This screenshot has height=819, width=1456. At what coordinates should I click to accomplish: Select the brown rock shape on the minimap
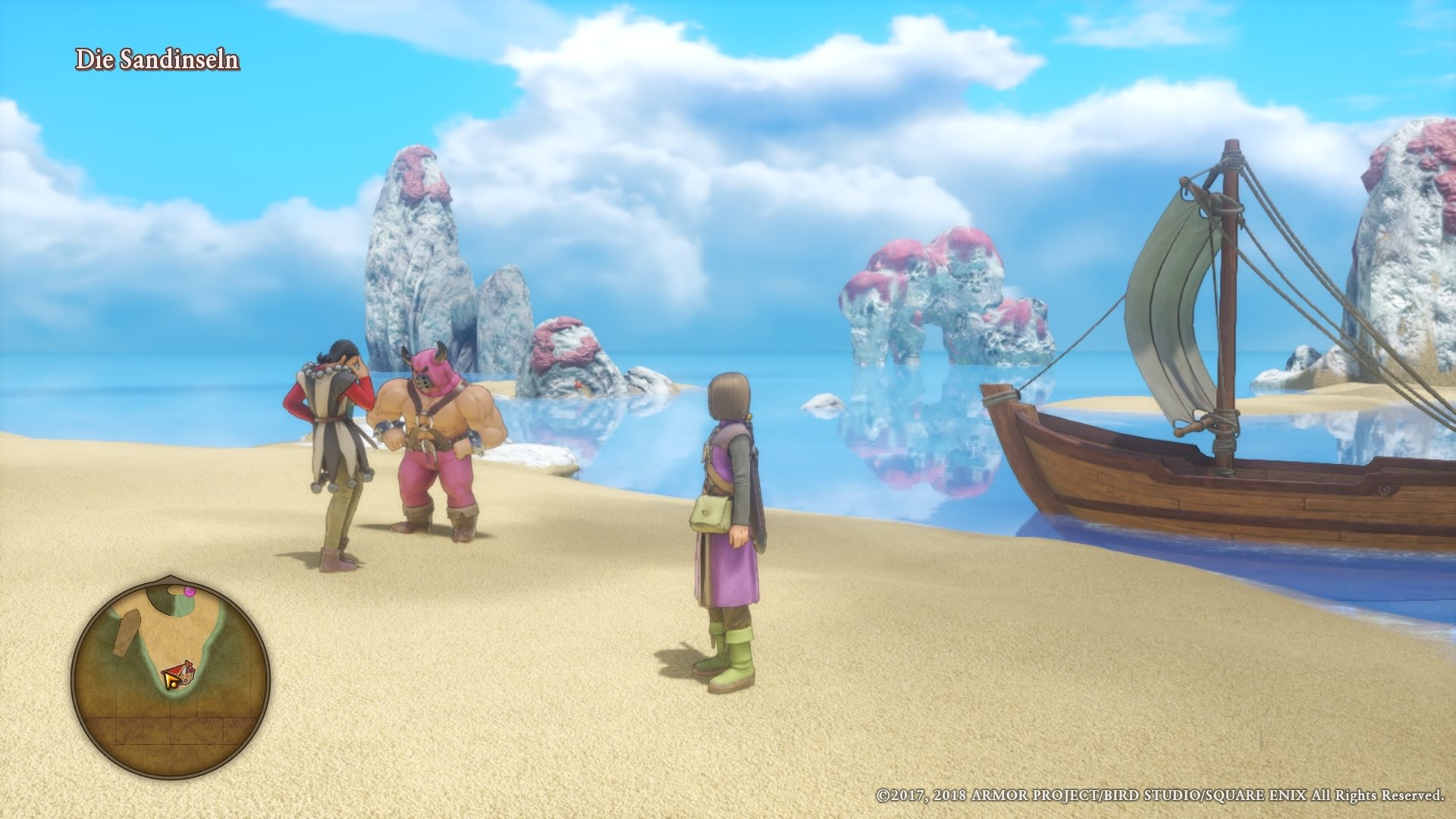click(x=126, y=632)
